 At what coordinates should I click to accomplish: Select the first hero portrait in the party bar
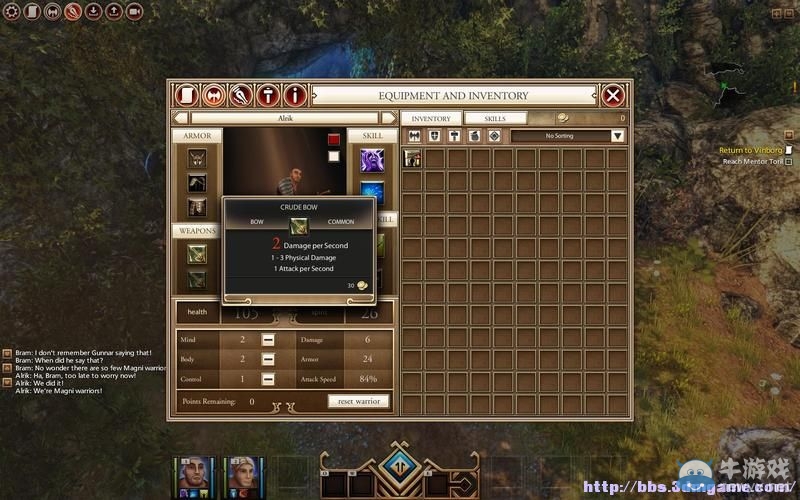point(193,475)
